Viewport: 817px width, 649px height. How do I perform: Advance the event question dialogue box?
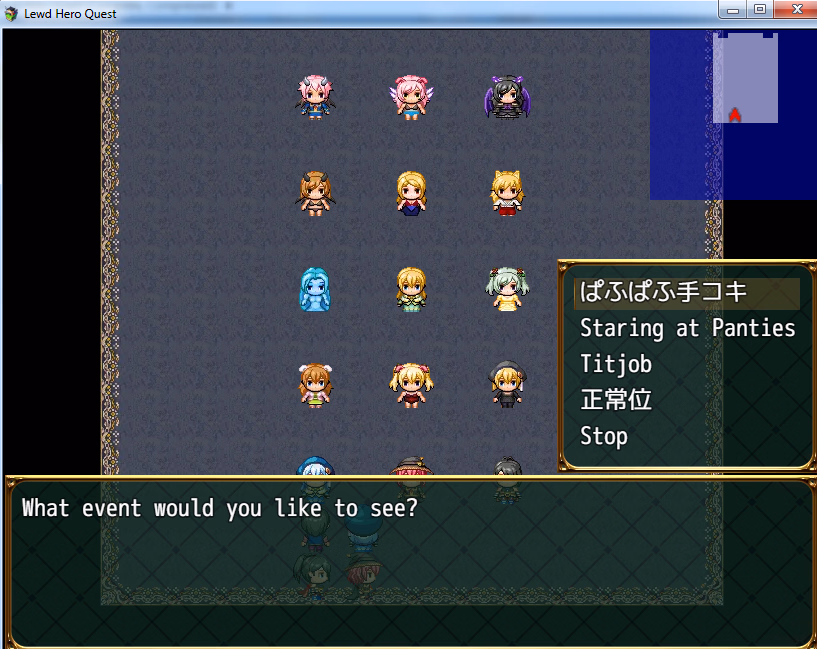[408, 560]
